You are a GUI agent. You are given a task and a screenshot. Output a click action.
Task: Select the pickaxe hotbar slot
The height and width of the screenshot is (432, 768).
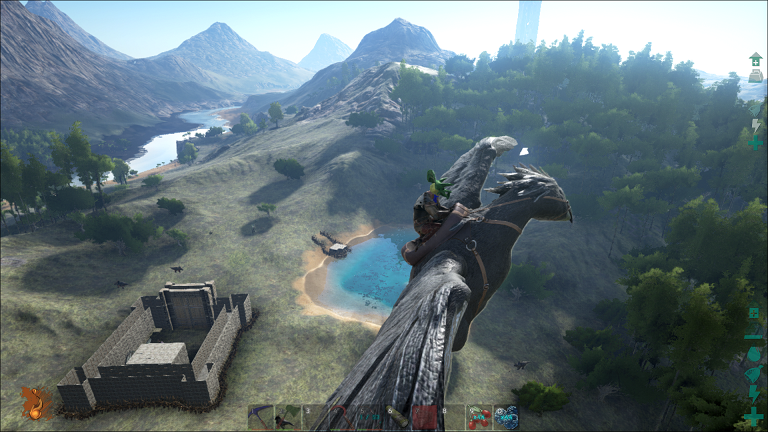261,417
